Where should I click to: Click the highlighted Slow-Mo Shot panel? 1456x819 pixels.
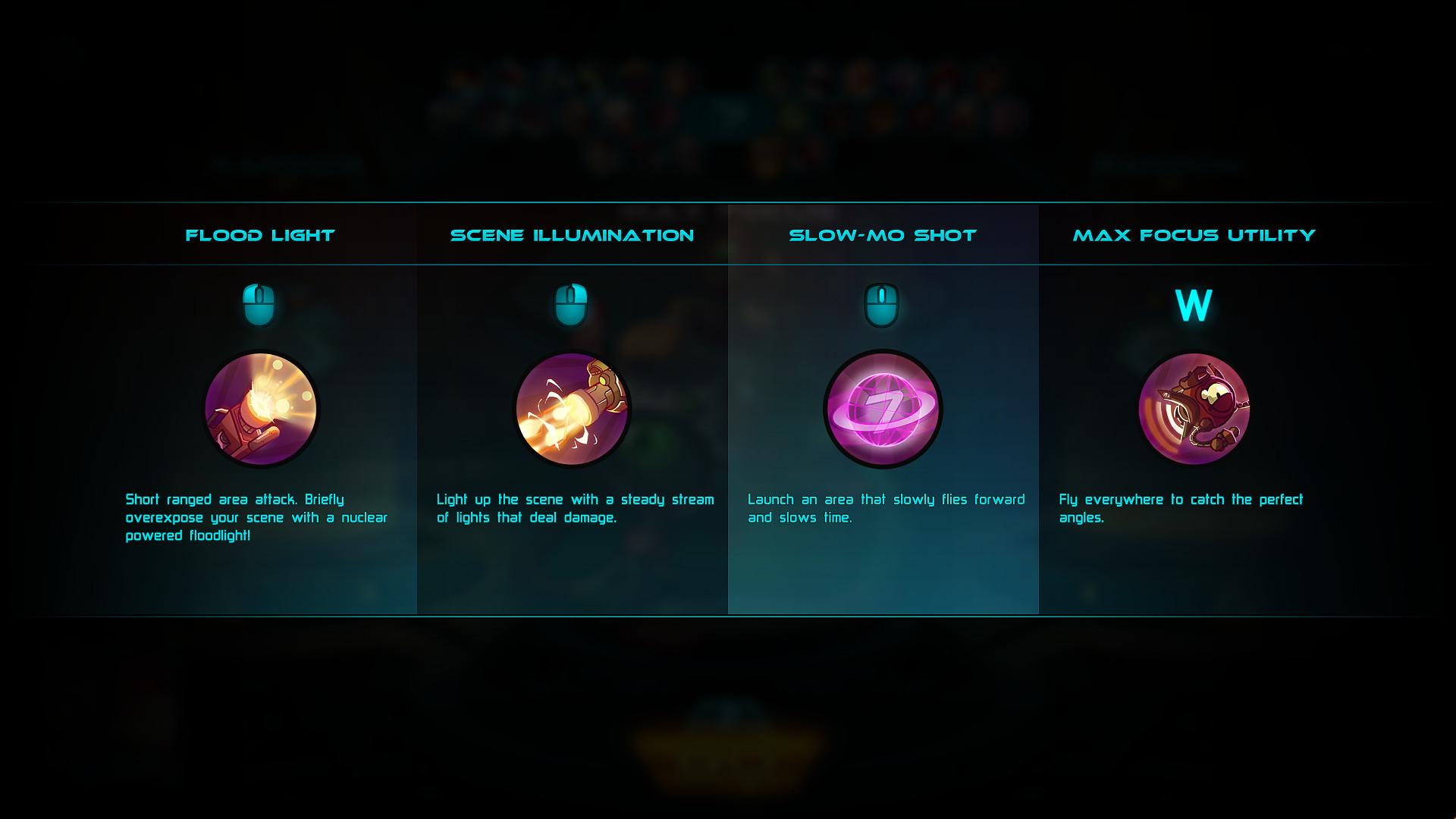point(883,576)
